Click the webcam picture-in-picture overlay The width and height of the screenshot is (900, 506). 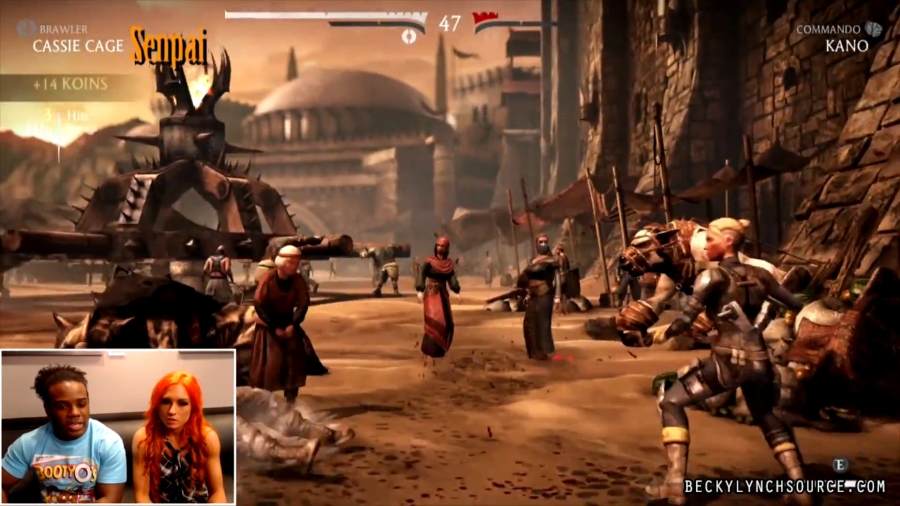click(x=118, y=426)
